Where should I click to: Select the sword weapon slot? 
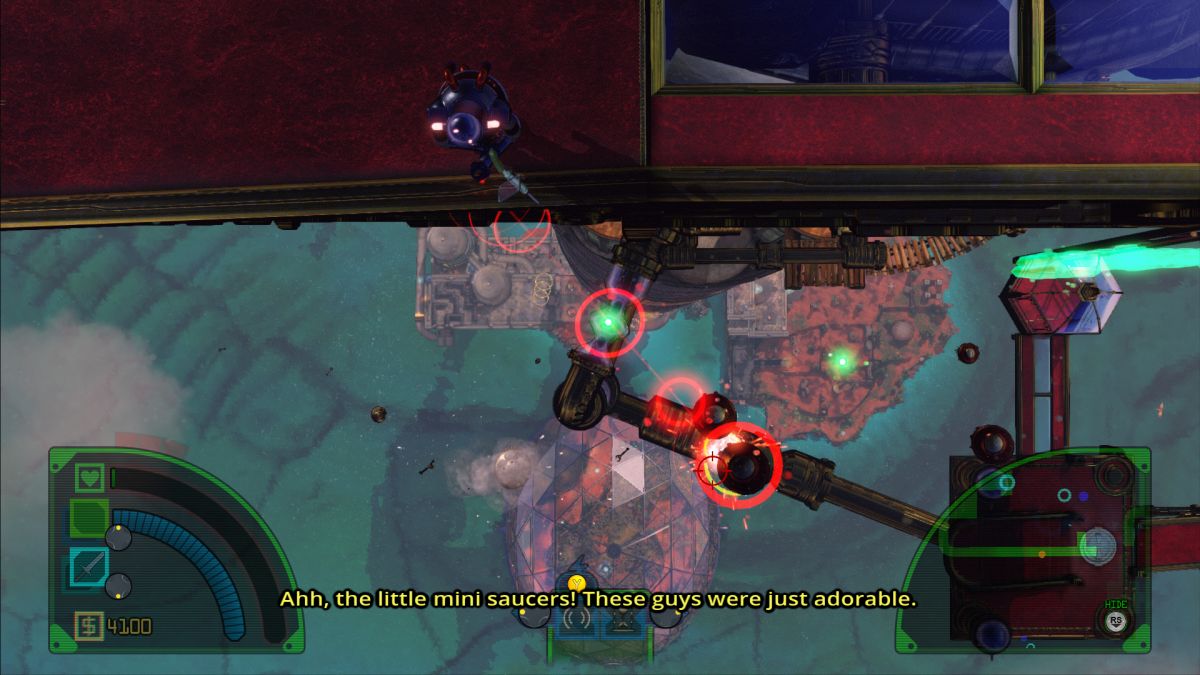[89, 568]
